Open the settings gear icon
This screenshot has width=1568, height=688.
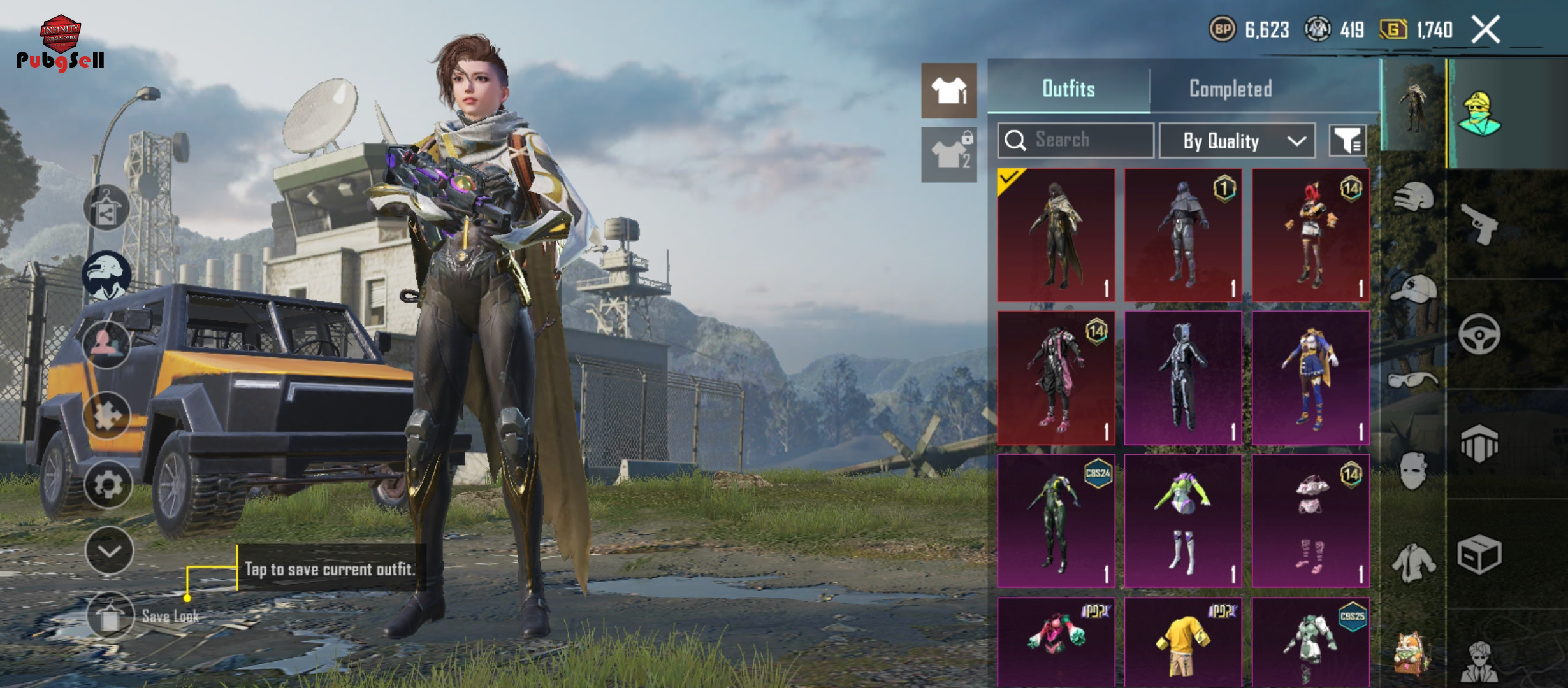coord(108,485)
